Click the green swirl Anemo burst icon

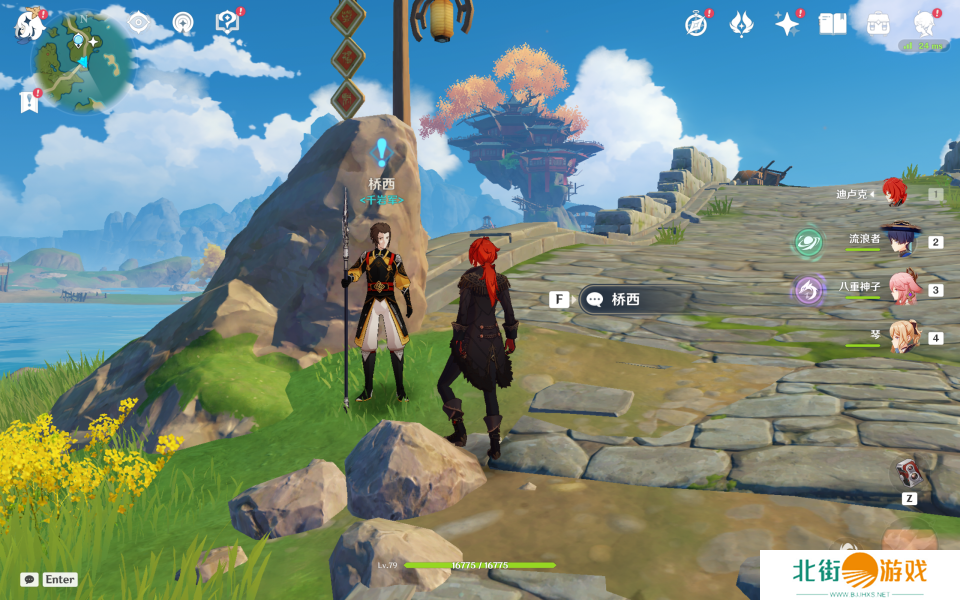pos(808,242)
